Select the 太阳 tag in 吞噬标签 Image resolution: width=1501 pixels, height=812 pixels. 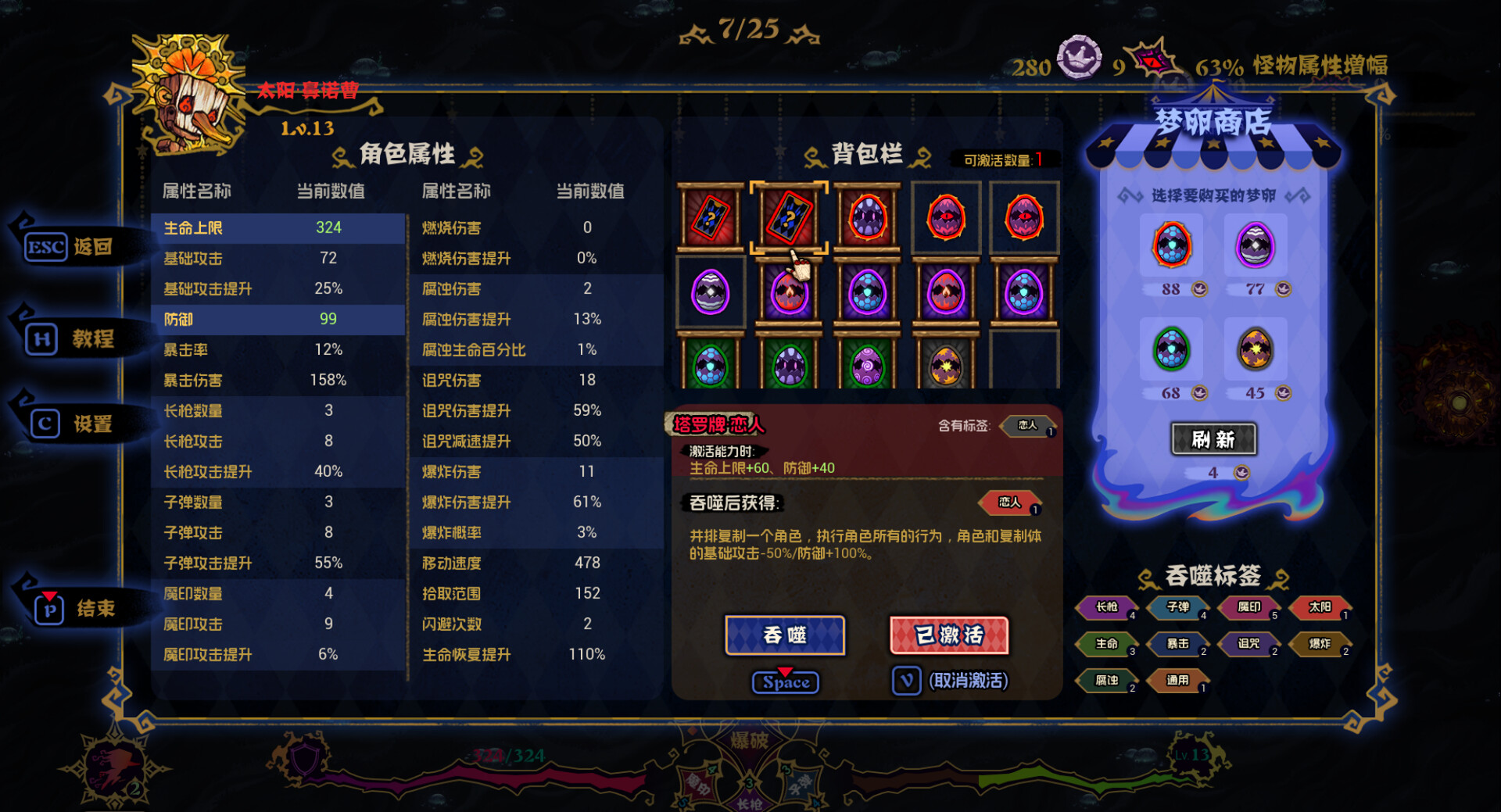point(1320,607)
